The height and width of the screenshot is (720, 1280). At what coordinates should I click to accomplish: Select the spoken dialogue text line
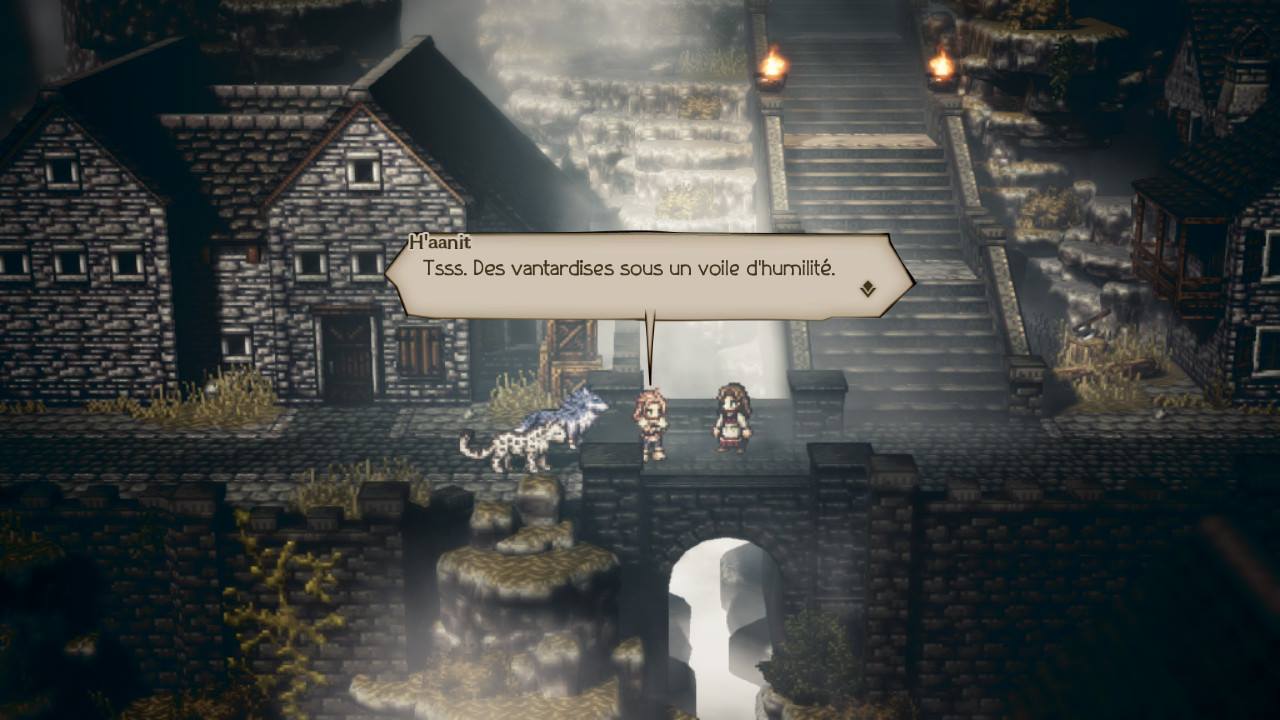(631, 268)
